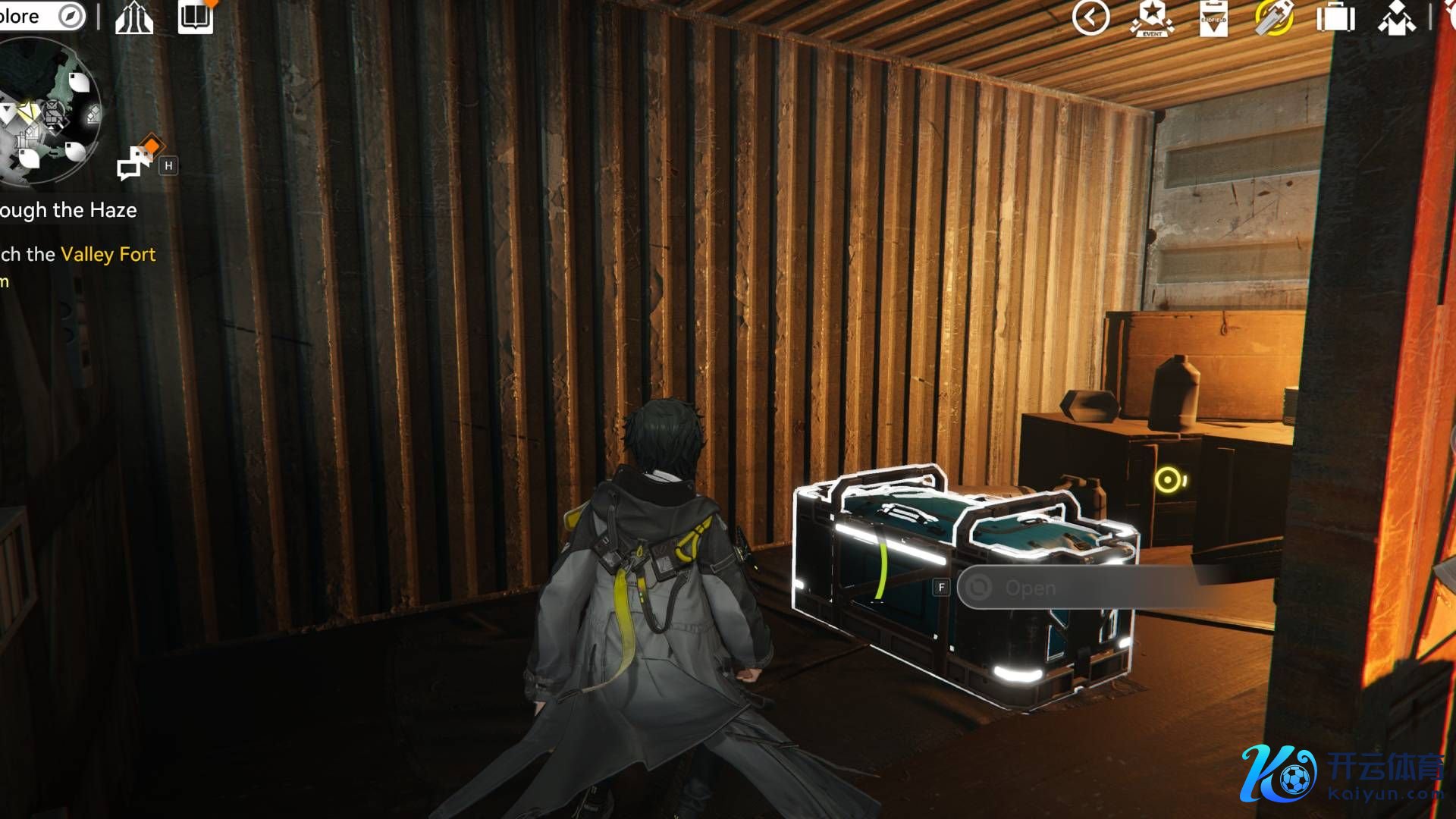Open the Event star icon
This screenshot has height=819, width=1456.
pos(1152,18)
